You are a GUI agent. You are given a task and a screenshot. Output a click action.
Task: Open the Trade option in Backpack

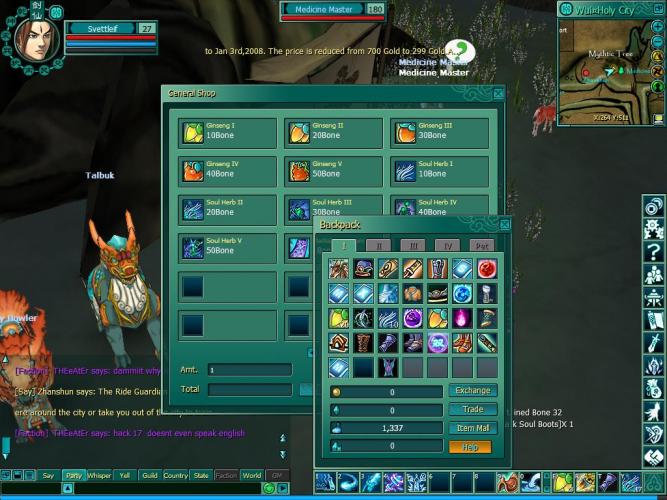tap(473, 410)
